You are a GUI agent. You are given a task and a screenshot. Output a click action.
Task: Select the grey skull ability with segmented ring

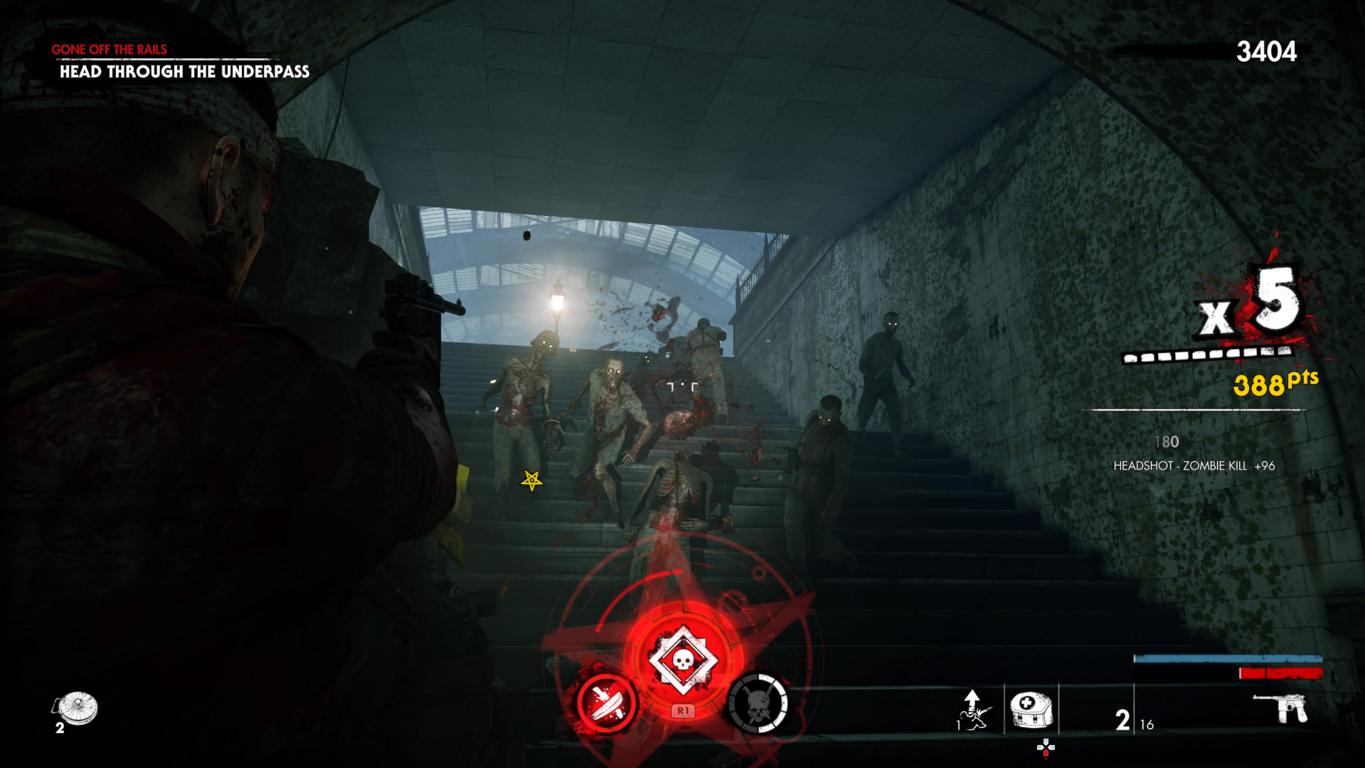756,703
